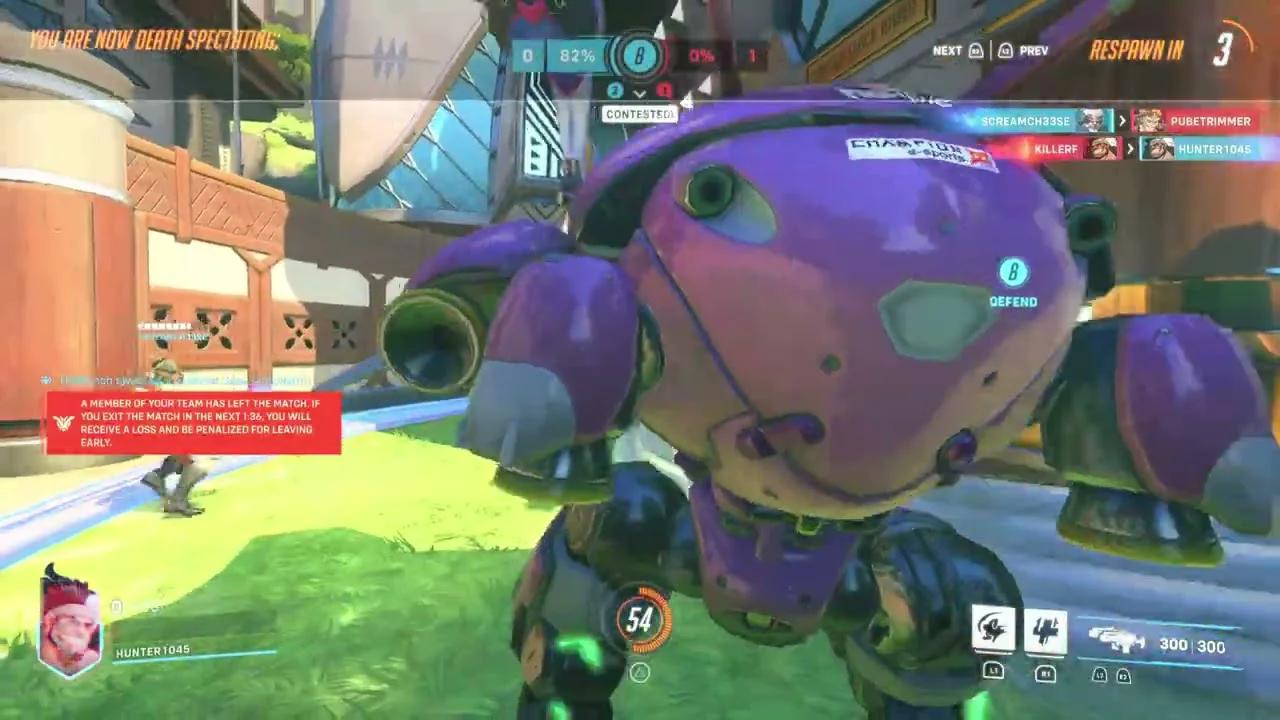Click the L2 trigger prompt under the weapon
1280x720 pixels.
click(x=1099, y=674)
